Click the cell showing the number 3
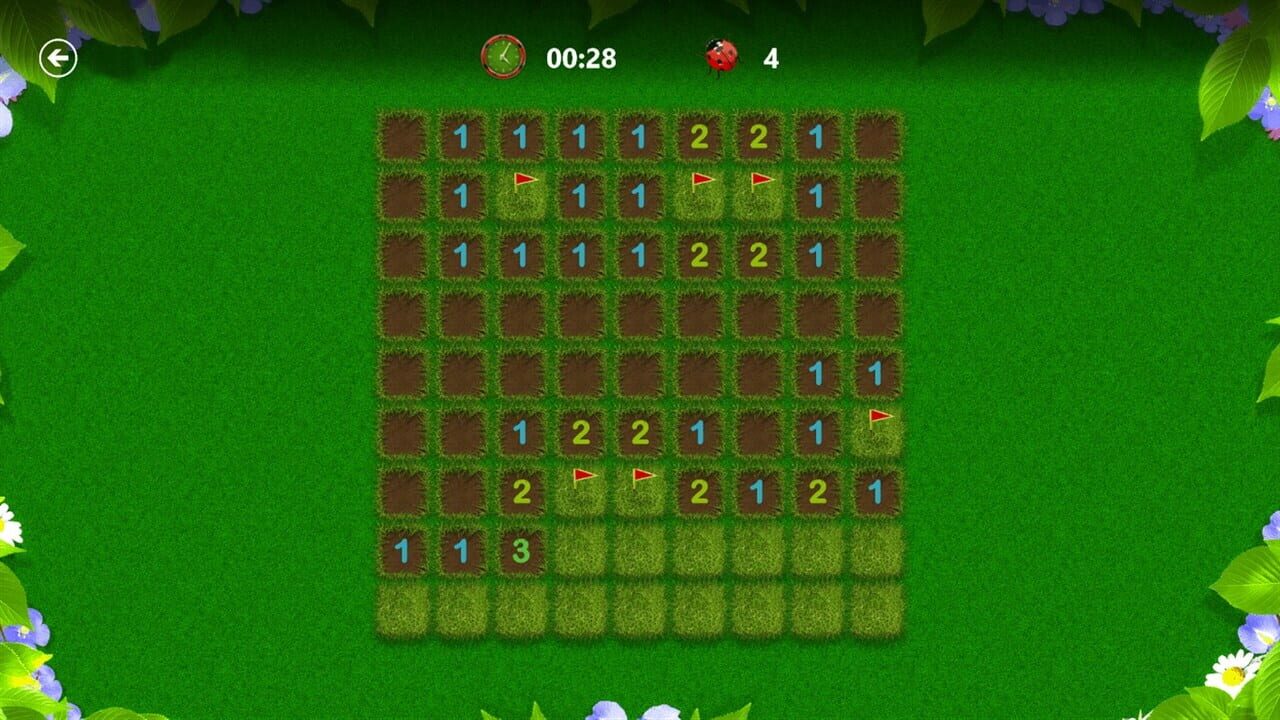Image resolution: width=1280 pixels, height=720 pixels. [x=522, y=551]
